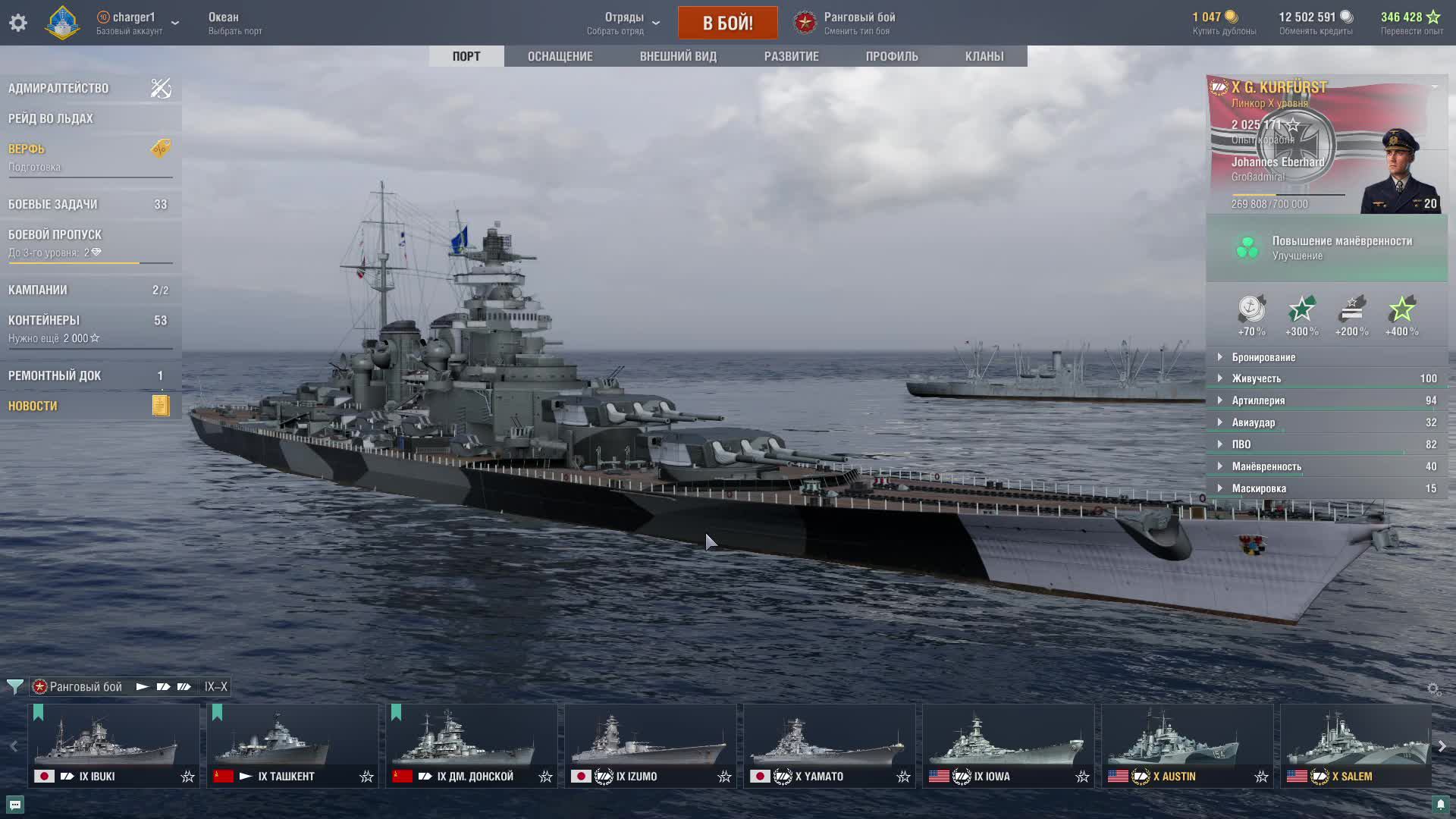The width and height of the screenshot is (1456, 819).
Task: Open the Верфь shipyard entry
Action: point(27,149)
